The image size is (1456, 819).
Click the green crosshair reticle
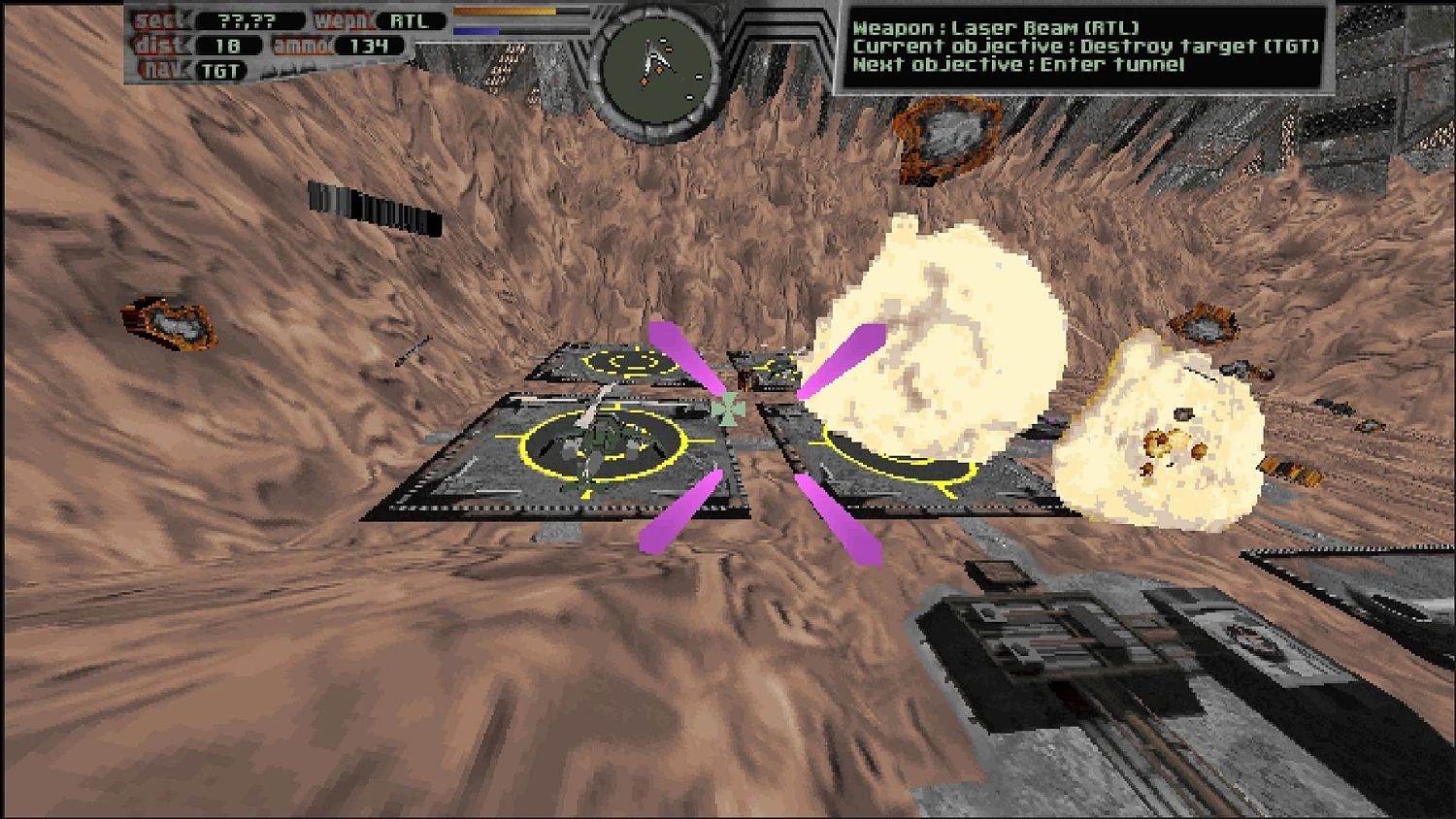pyautogui.click(x=730, y=408)
